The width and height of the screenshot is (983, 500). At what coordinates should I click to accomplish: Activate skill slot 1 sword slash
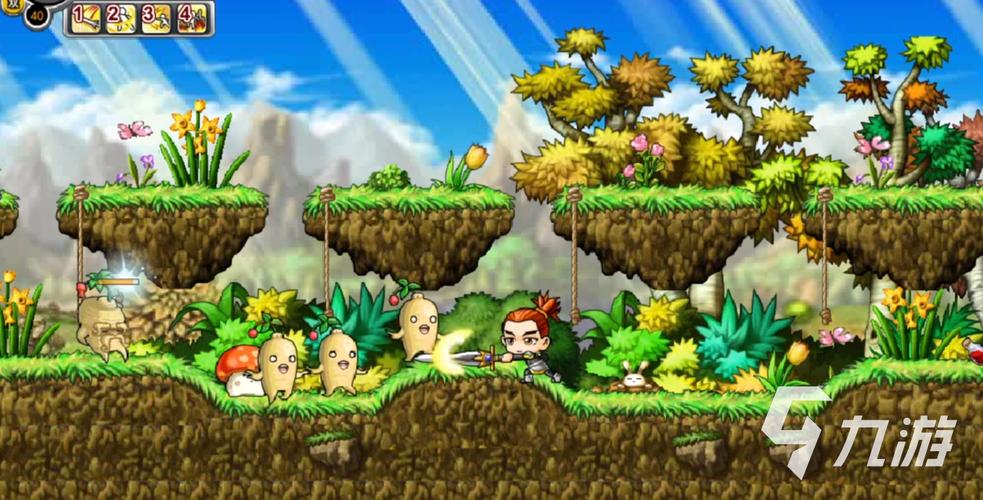pos(86,17)
